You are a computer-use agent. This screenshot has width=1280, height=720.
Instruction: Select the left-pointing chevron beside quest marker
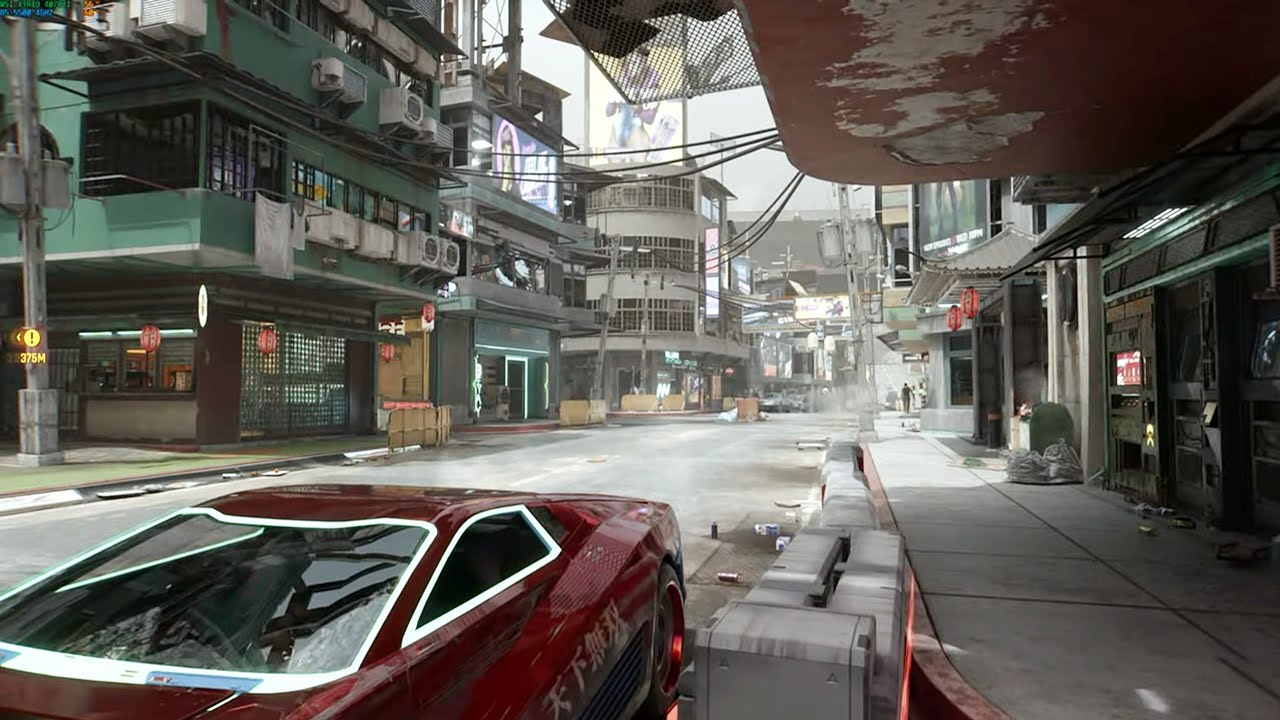click(19, 338)
